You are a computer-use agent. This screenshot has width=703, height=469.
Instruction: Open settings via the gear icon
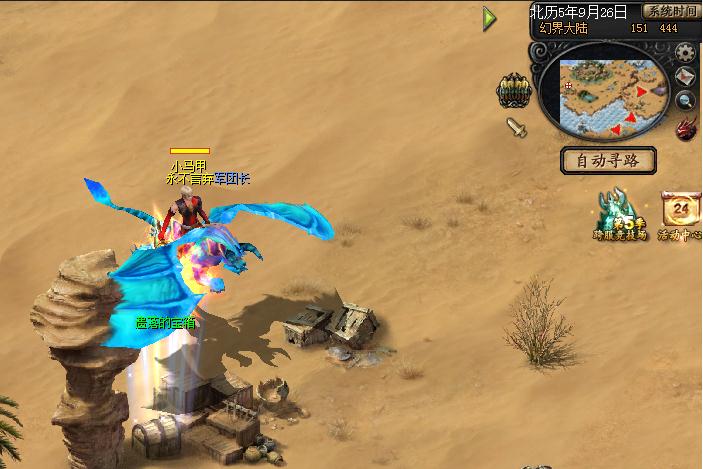[x=686, y=53]
